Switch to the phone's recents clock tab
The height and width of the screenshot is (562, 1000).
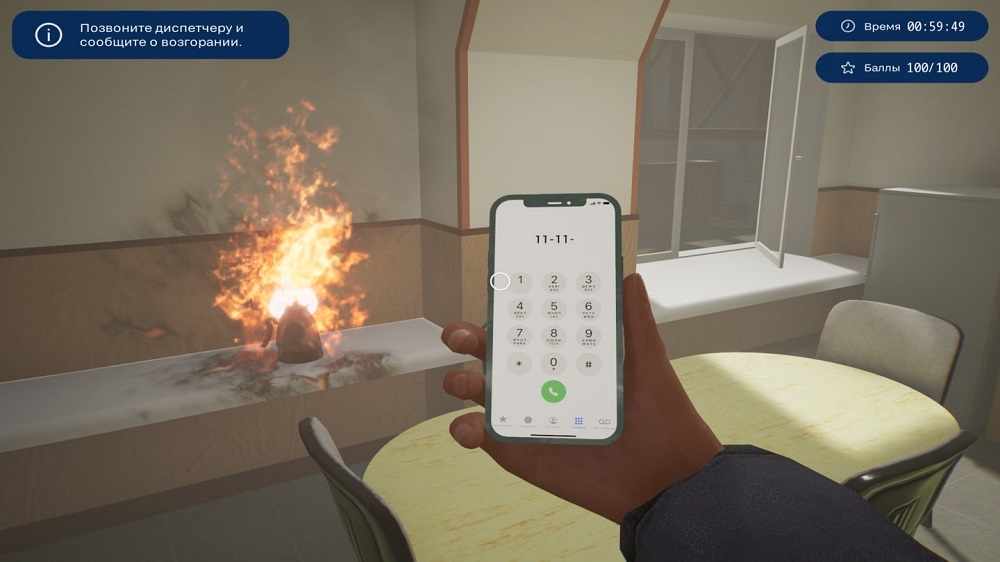[528, 421]
